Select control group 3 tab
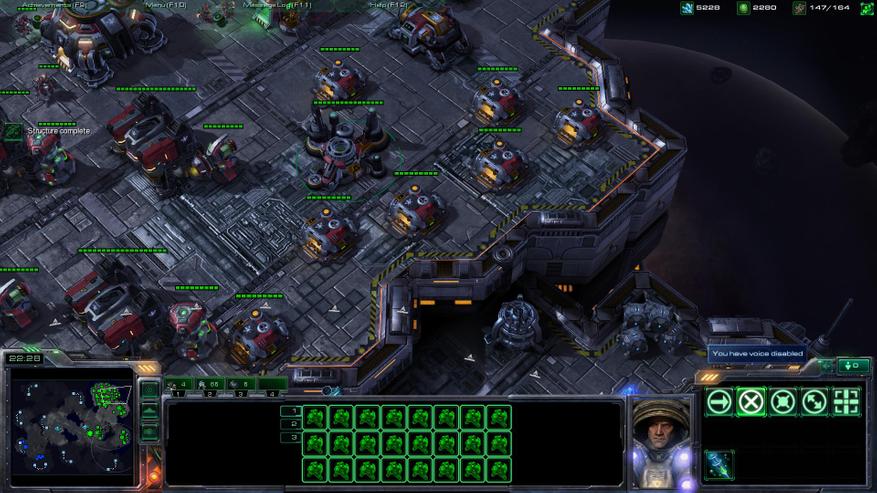The image size is (877, 493). 241,384
